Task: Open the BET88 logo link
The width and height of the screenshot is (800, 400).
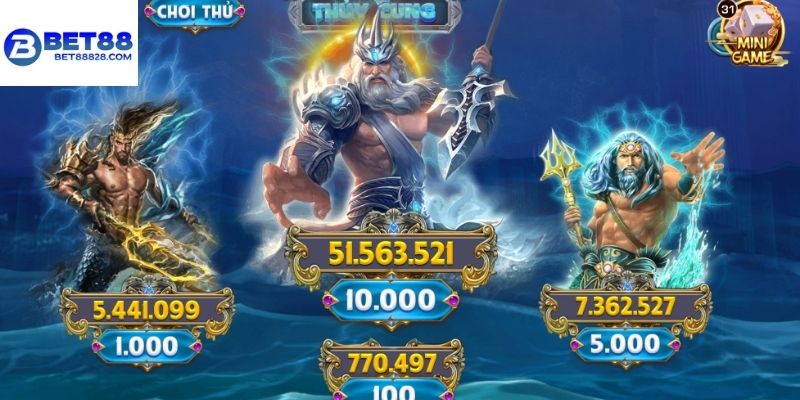Action: (x=68, y=42)
